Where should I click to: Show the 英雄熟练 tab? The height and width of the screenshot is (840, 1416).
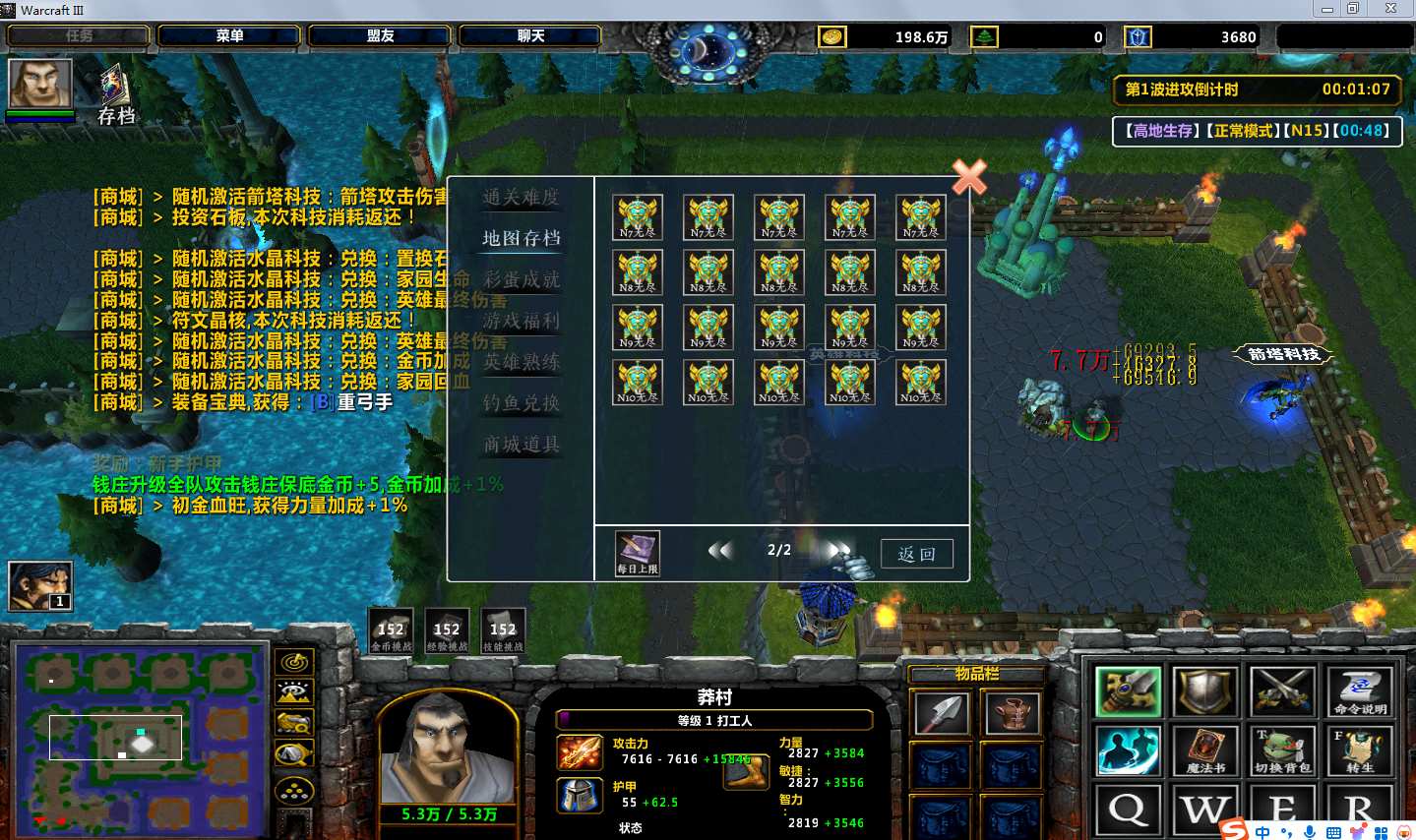point(521,362)
